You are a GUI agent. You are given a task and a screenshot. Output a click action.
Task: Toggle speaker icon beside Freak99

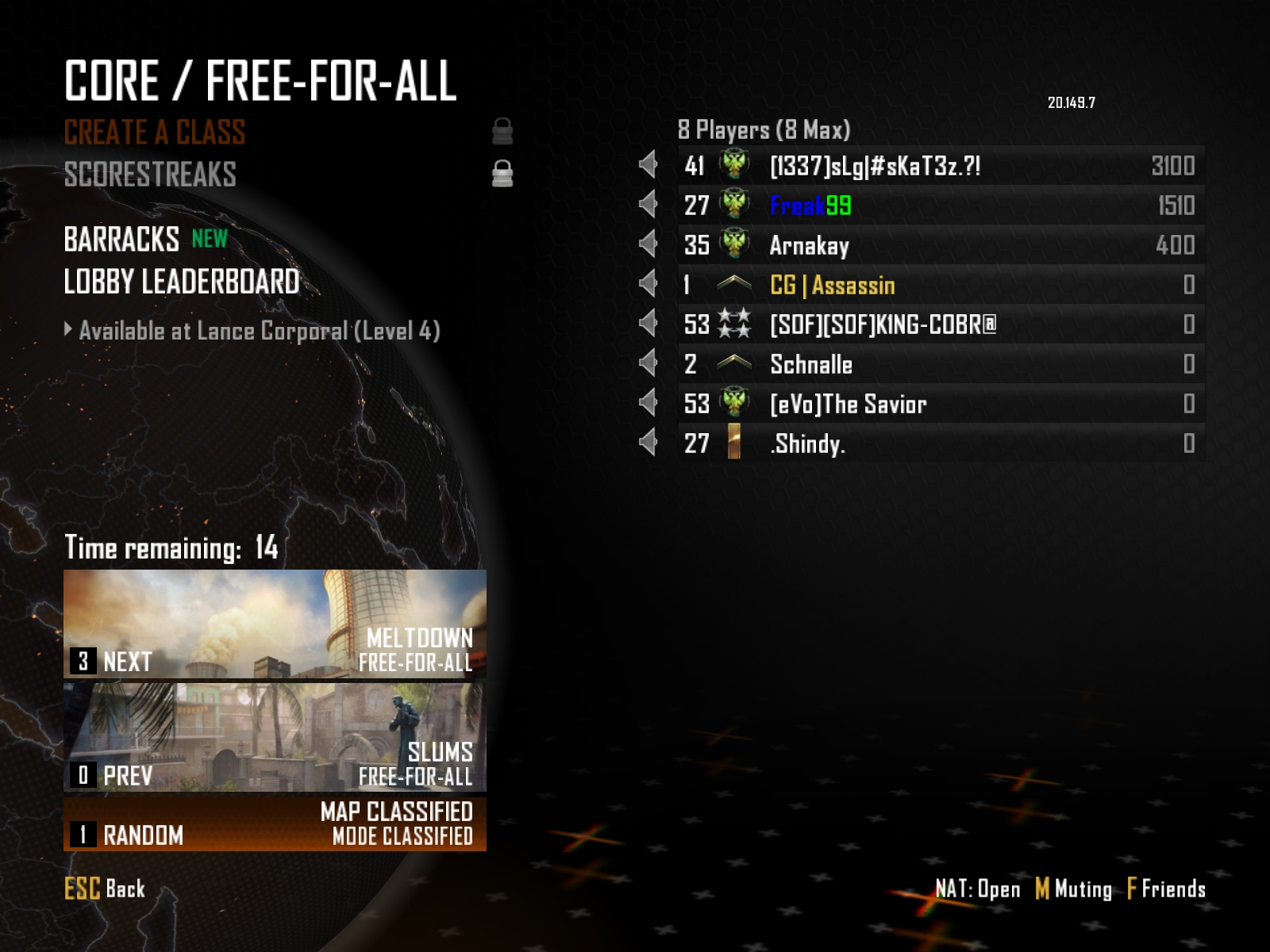[x=648, y=205]
